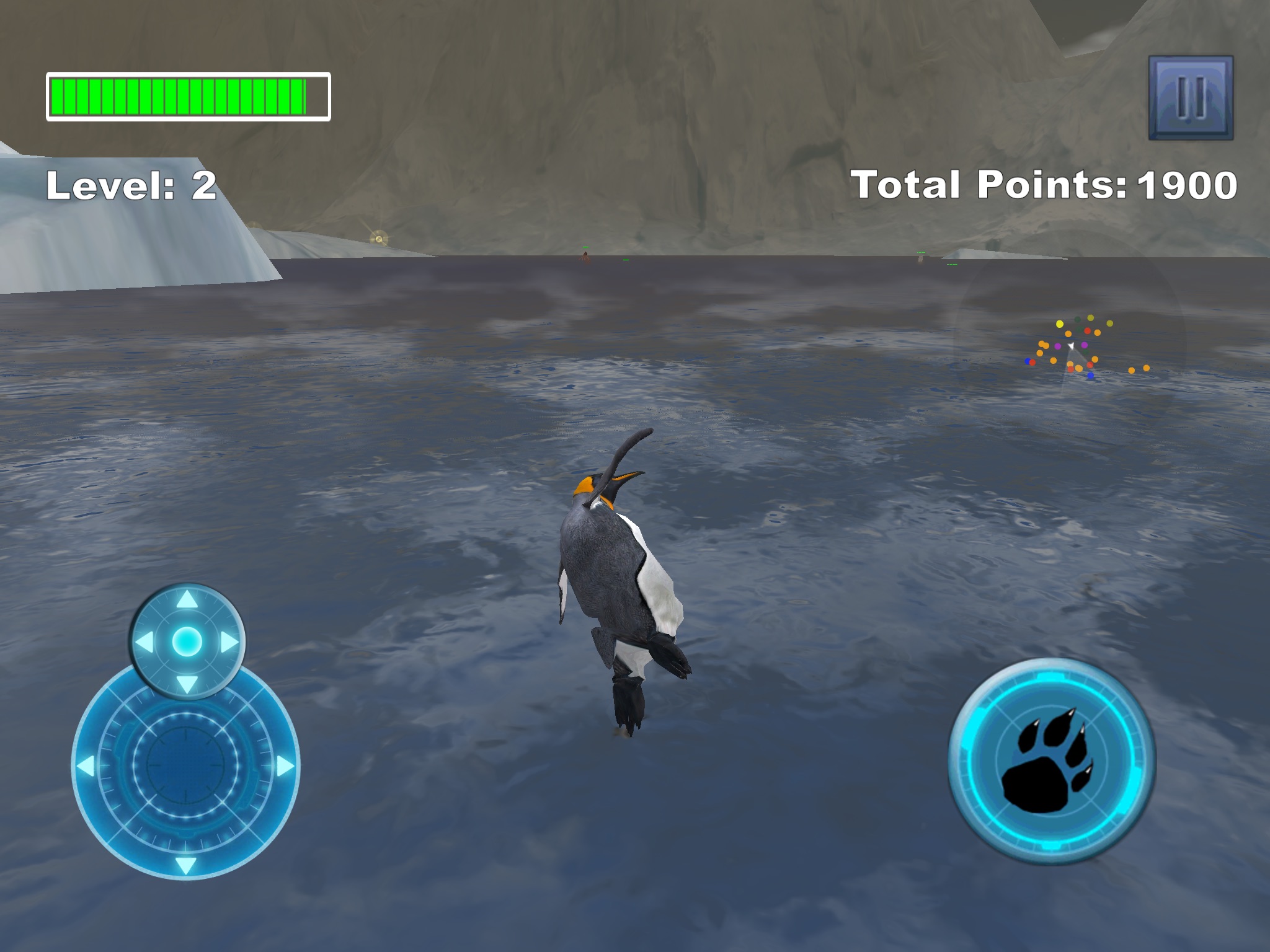Tap the center of the large joystick
The width and height of the screenshot is (1270, 952).
click(x=185, y=767)
